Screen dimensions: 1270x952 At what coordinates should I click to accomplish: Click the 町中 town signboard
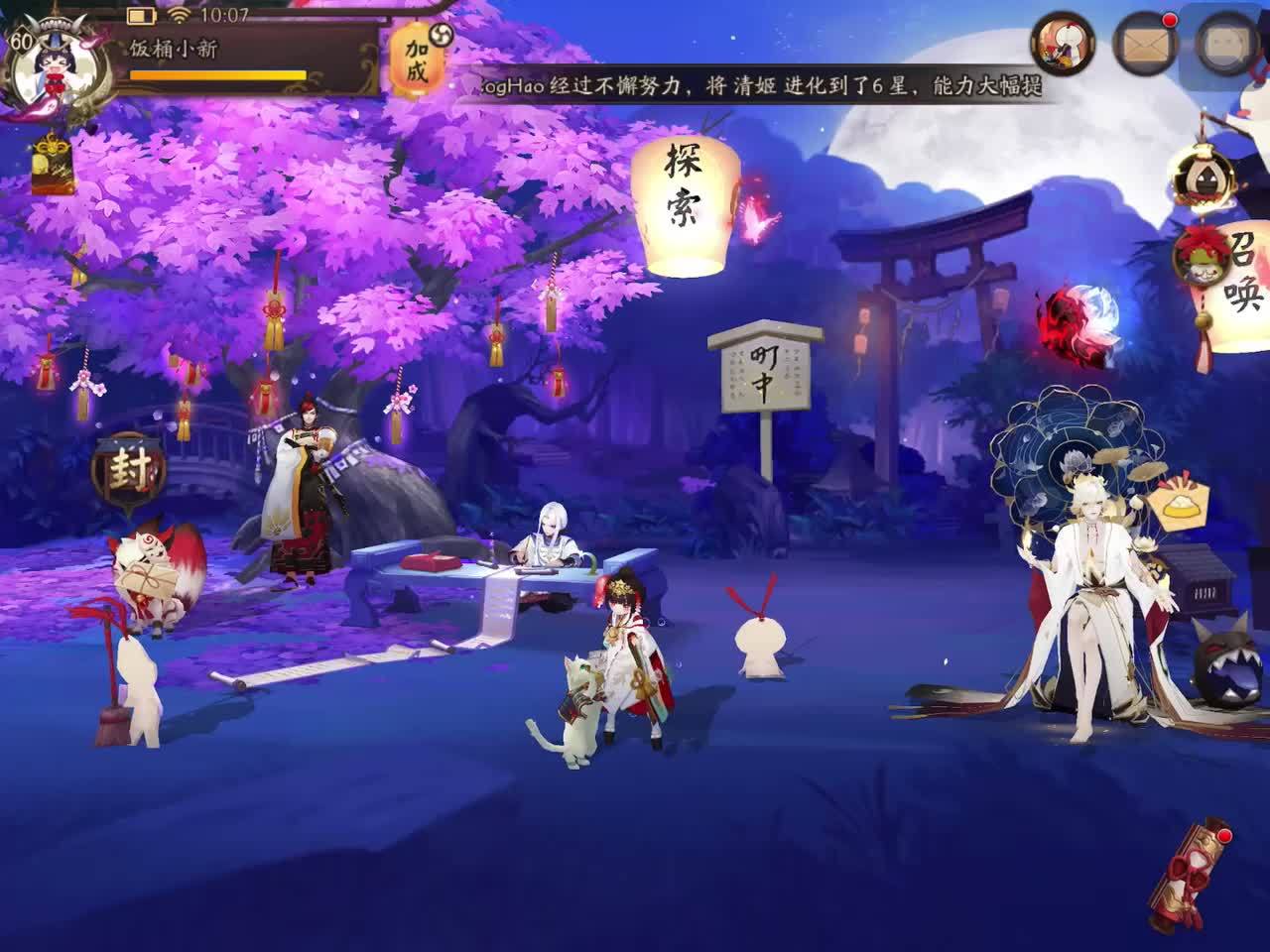coord(764,367)
